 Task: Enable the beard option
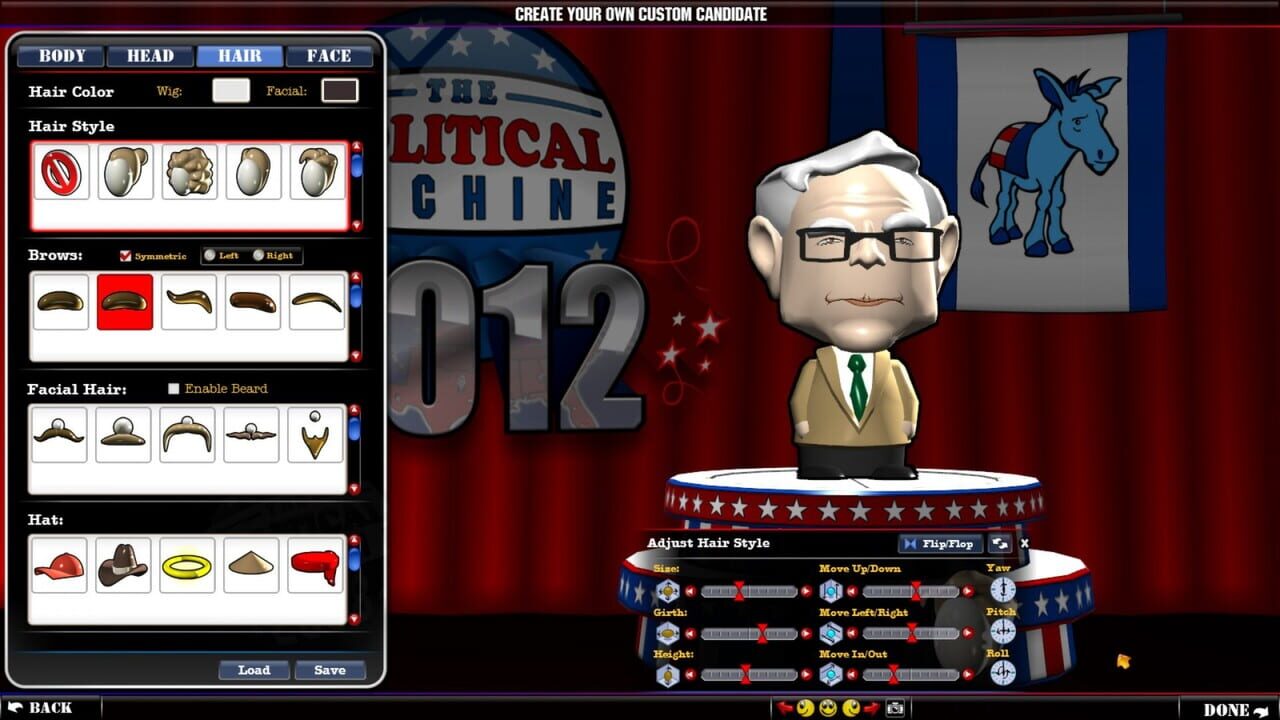pyautogui.click(x=173, y=389)
